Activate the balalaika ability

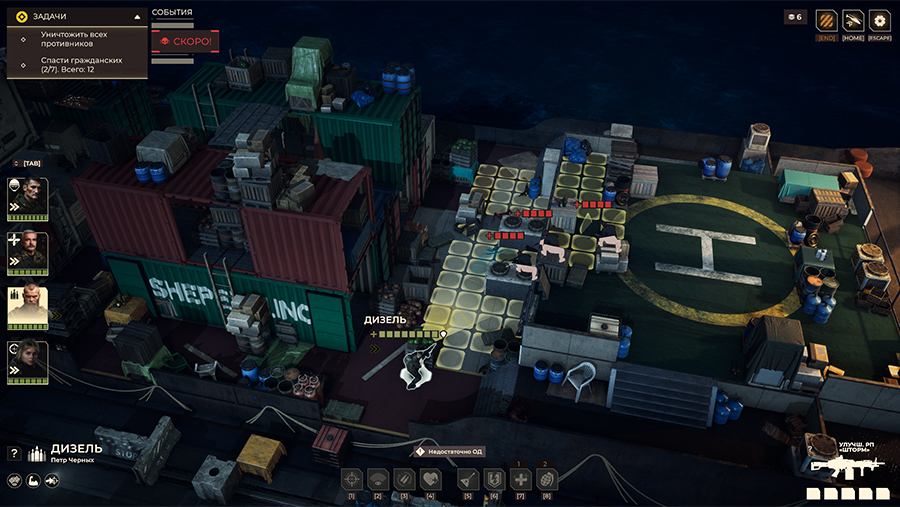[x=467, y=479]
